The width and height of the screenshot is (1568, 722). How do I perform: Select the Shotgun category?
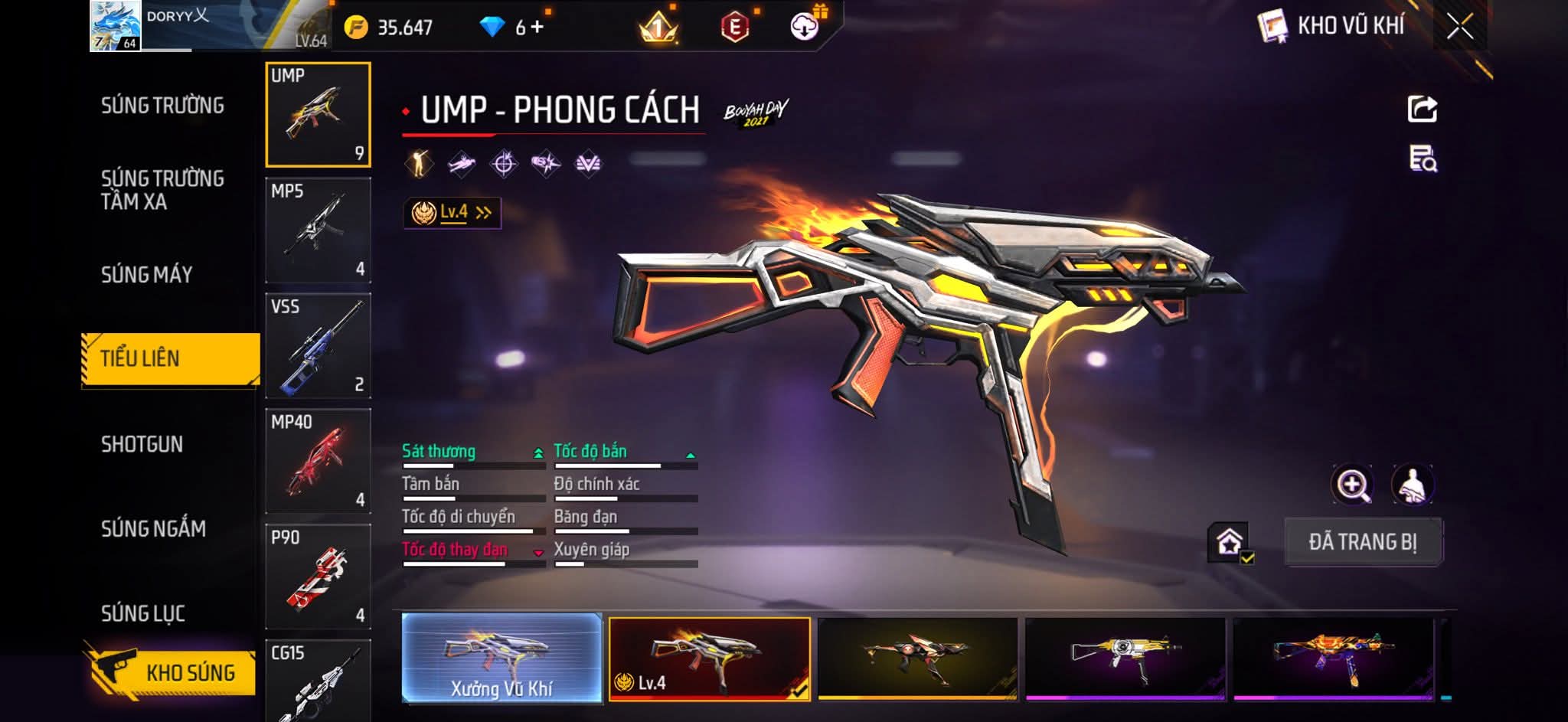click(x=142, y=444)
